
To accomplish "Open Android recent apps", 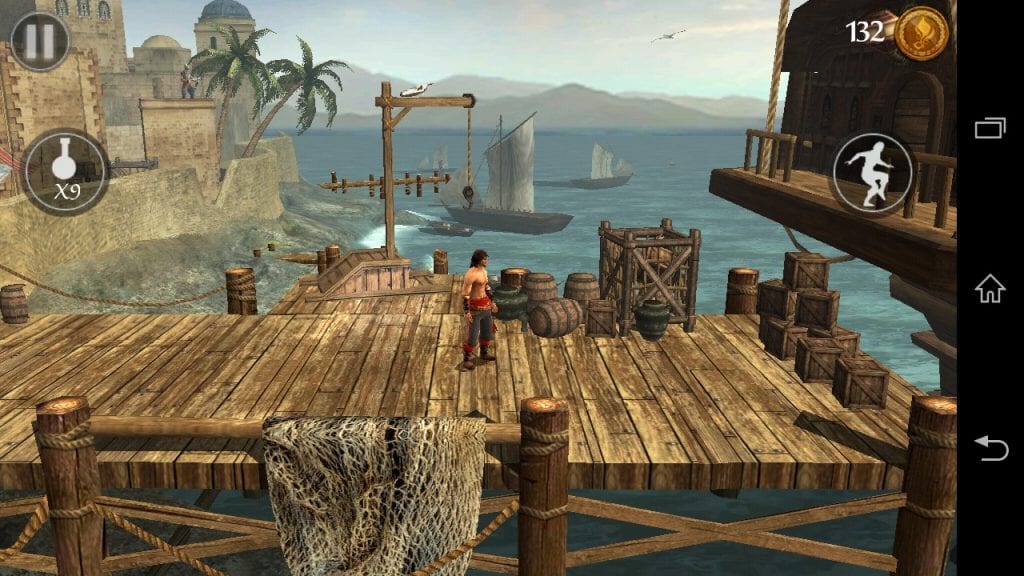I will pyautogui.click(x=990, y=128).
